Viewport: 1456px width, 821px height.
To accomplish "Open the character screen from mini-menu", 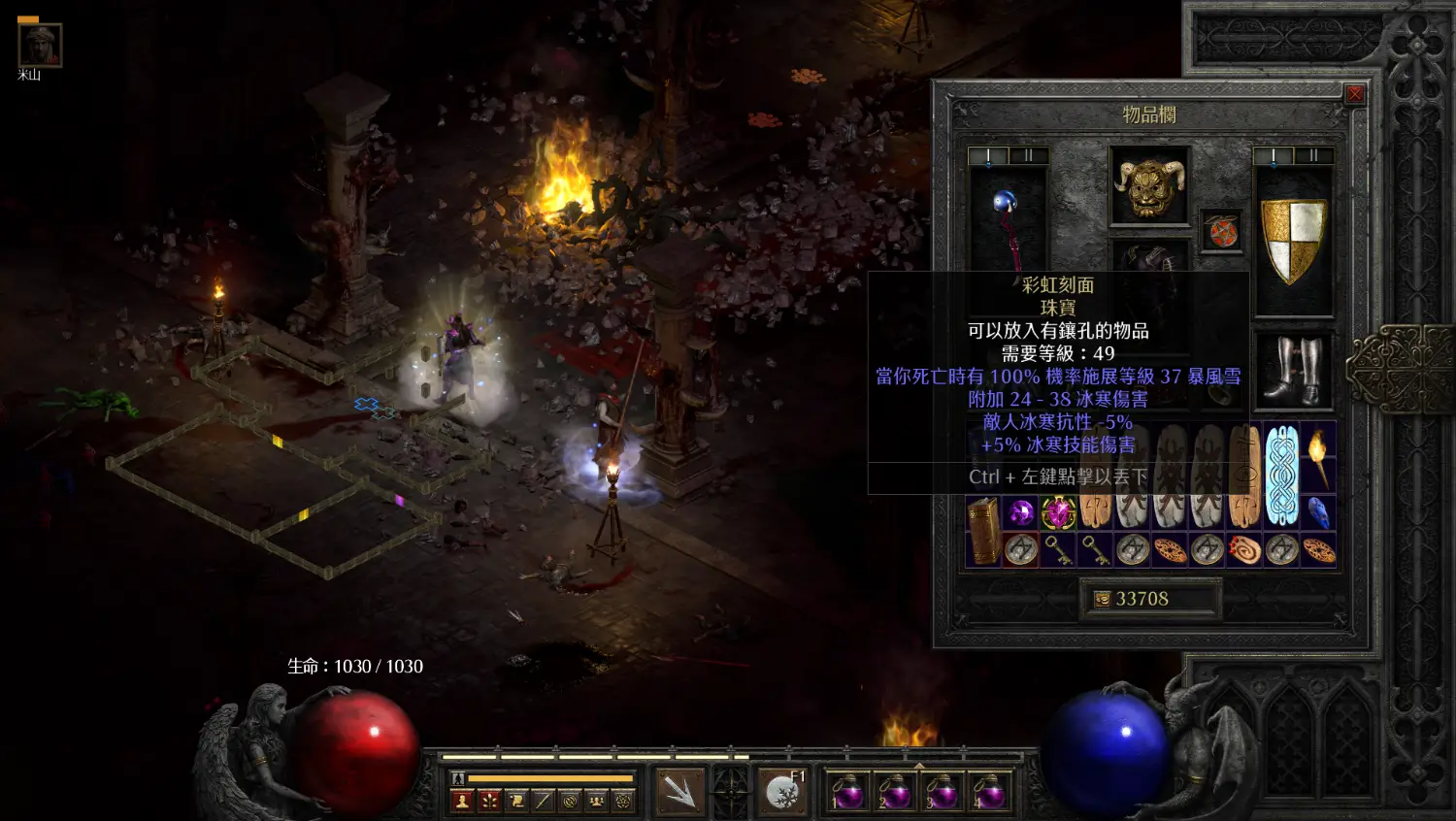I will (462, 801).
